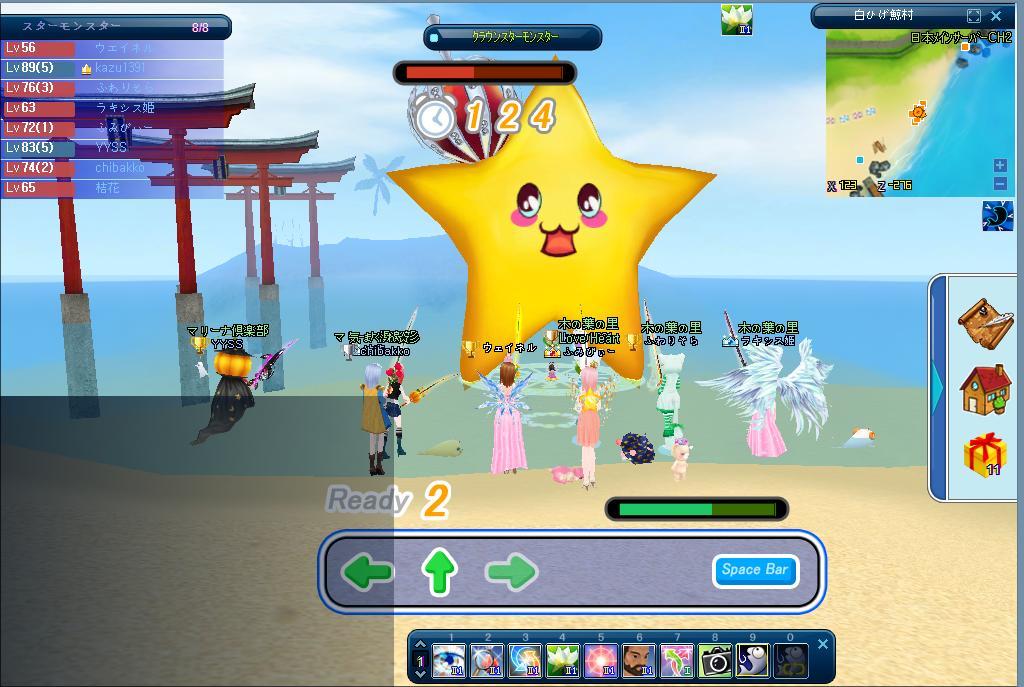
Task: Click the Space Bar button
Action: pos(755,570)
